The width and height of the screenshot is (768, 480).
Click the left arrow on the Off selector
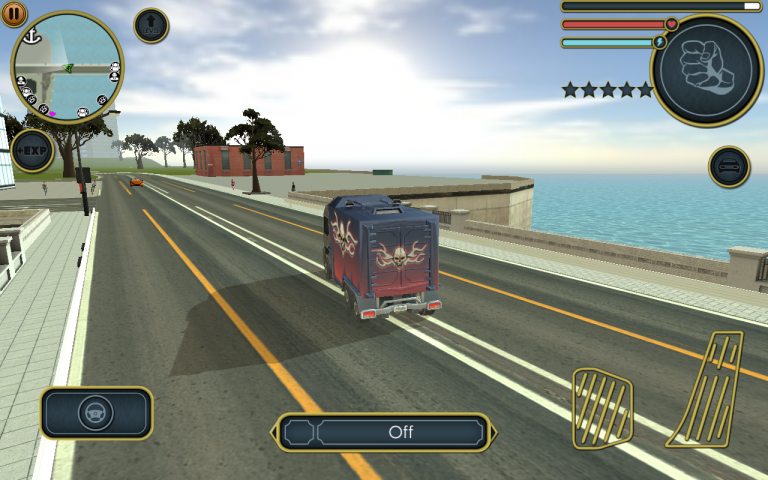(x=275, y=432)
